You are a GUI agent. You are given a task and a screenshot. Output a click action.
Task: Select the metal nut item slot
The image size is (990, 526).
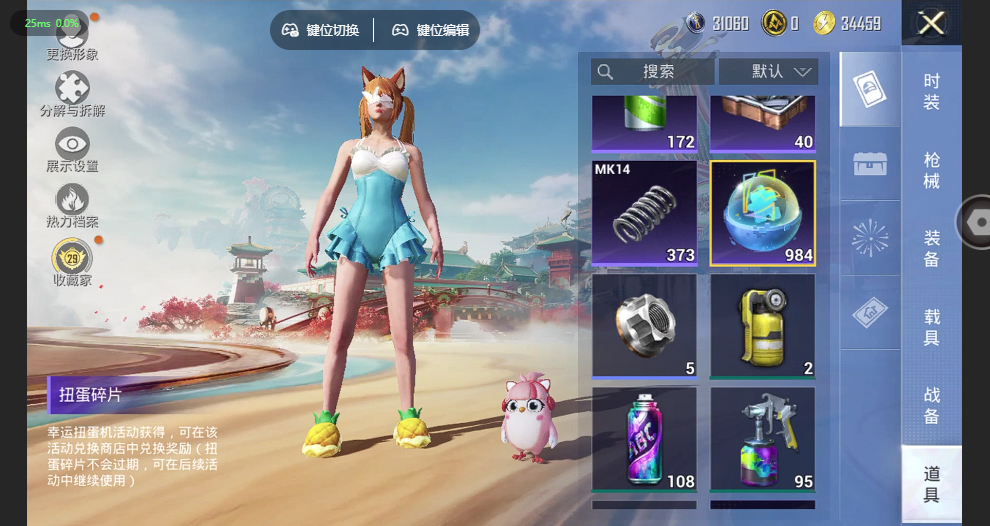[x=644, y=327]
